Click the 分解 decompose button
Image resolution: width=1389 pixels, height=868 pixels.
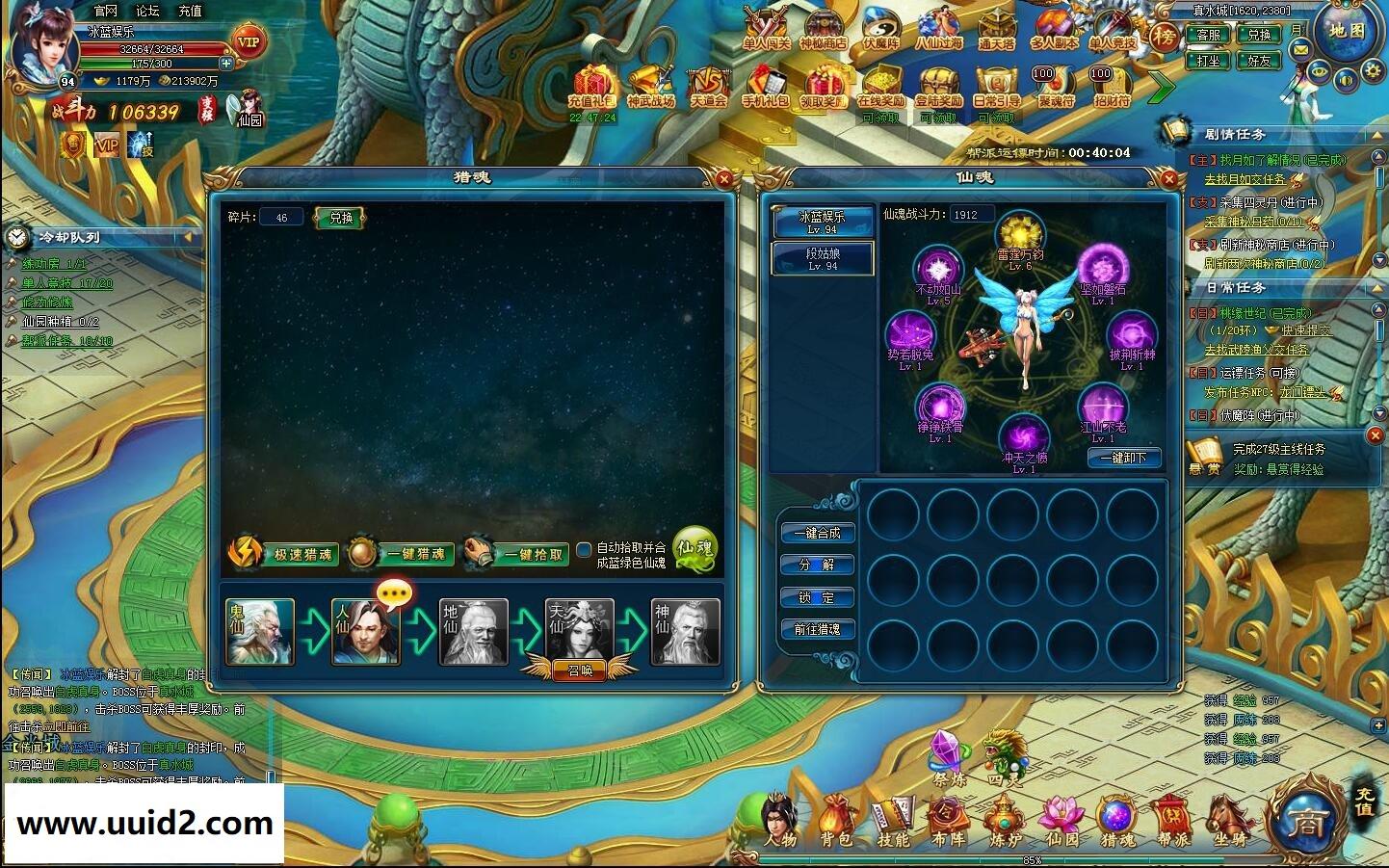pos(817,565)
